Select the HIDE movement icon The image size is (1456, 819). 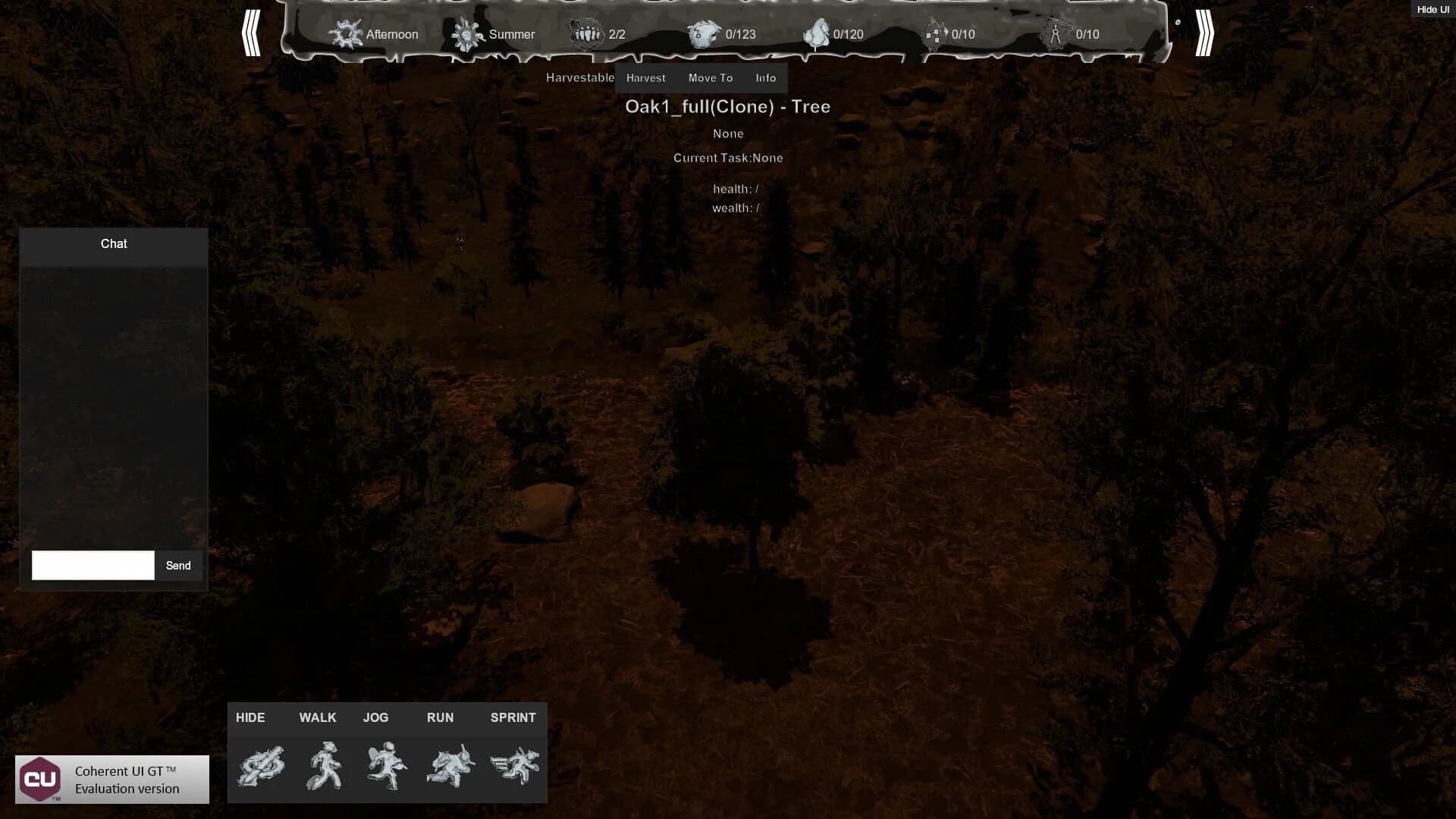pyautogui.click(x=262, y=766)
